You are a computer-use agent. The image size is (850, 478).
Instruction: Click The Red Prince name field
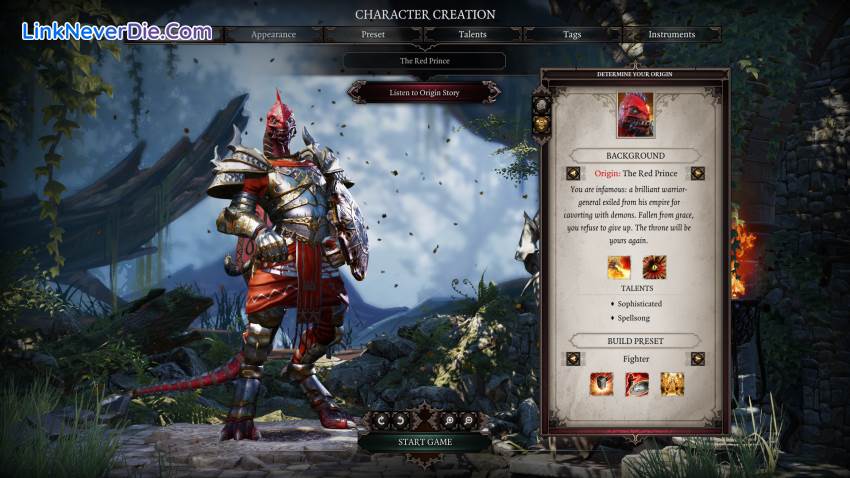click(424, 61)
